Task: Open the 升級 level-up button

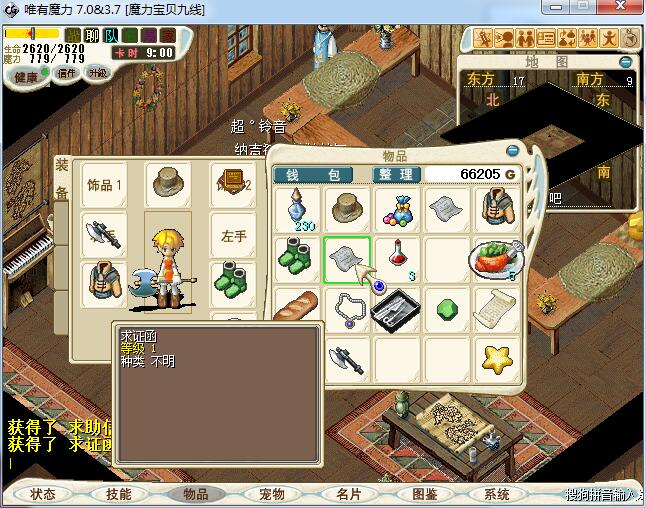Action: point(97,73)
